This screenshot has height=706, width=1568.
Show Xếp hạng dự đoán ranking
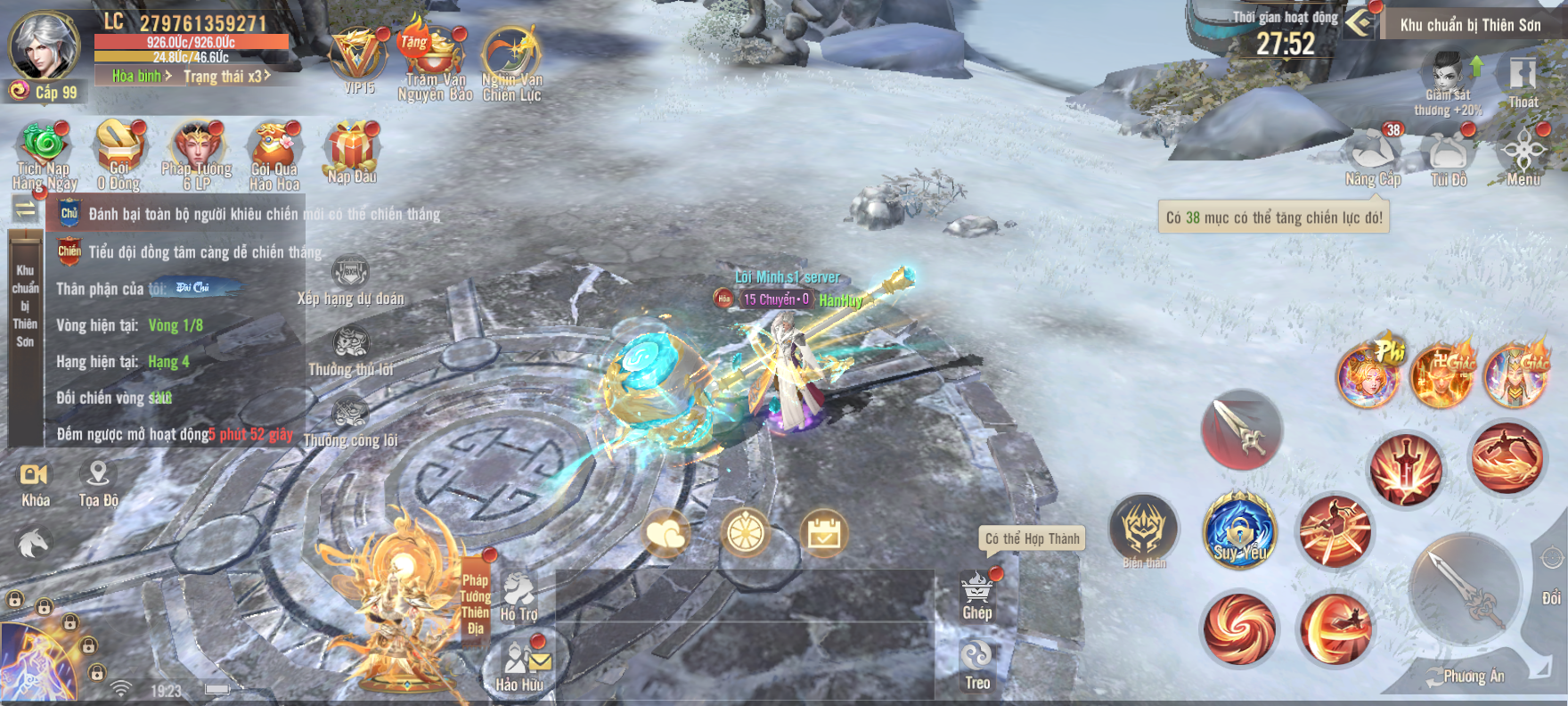[350, 280]
